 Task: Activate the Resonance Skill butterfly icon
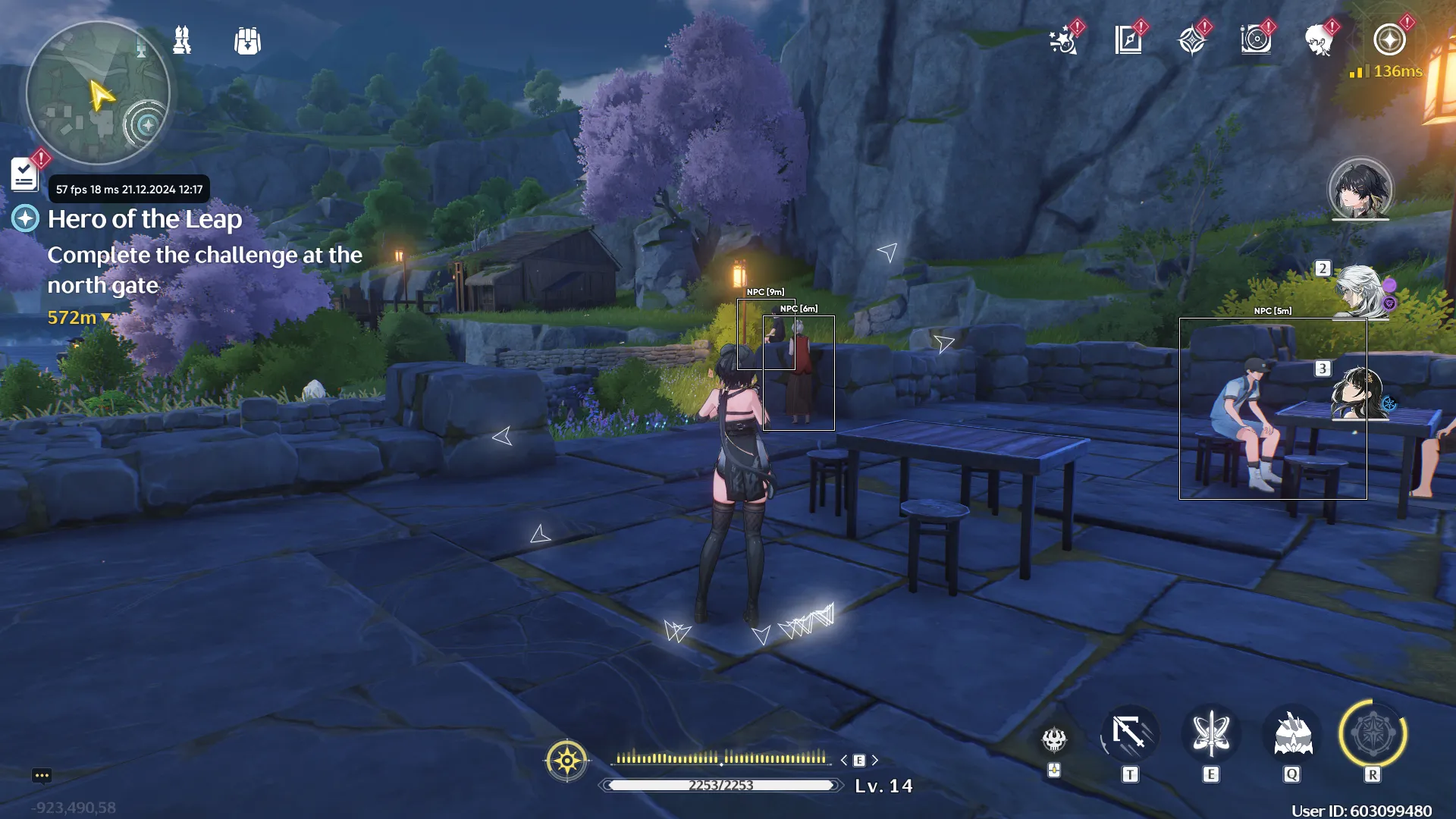tap(1211, 734)
